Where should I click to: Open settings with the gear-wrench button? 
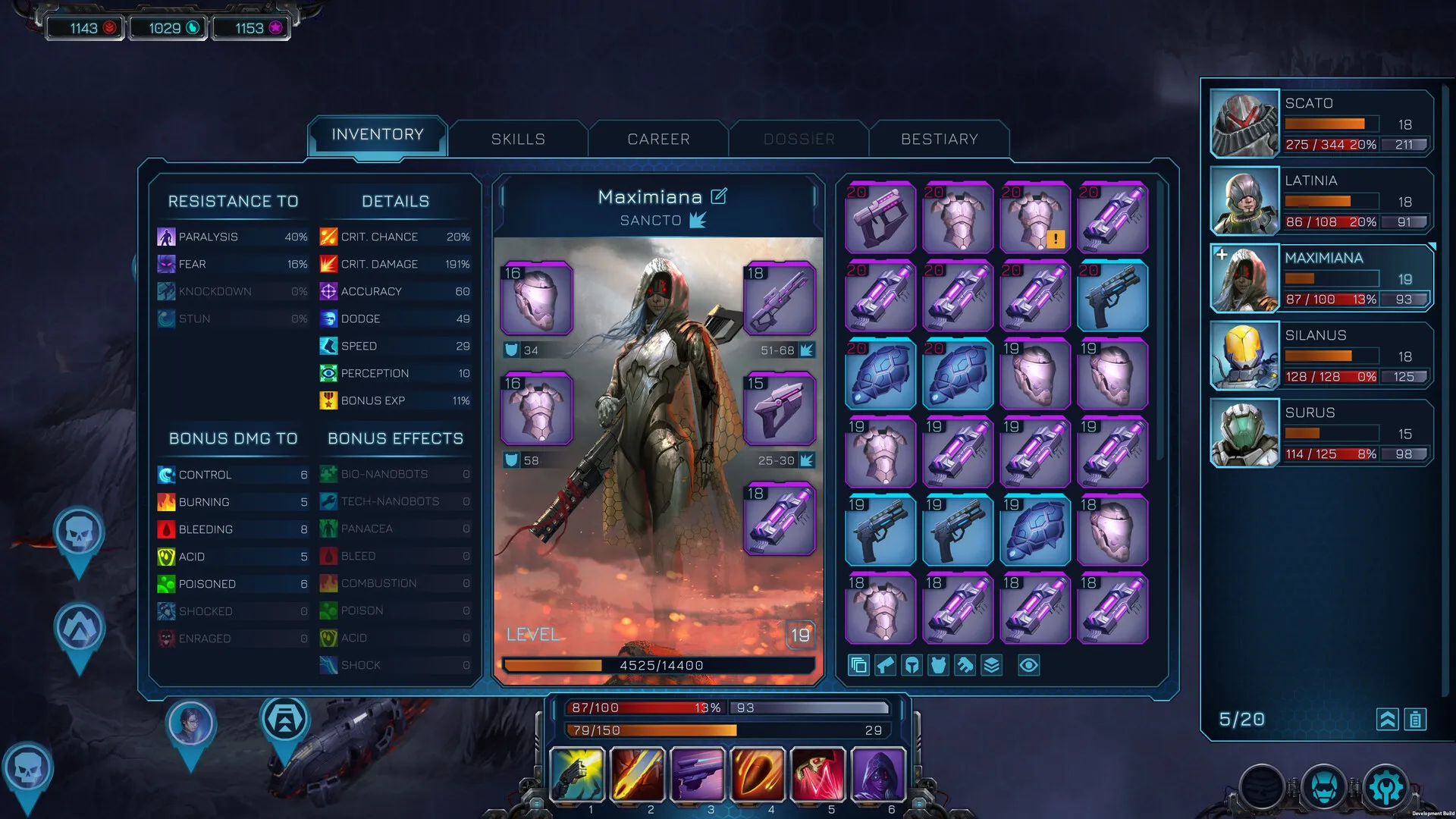pos(1386,787)
